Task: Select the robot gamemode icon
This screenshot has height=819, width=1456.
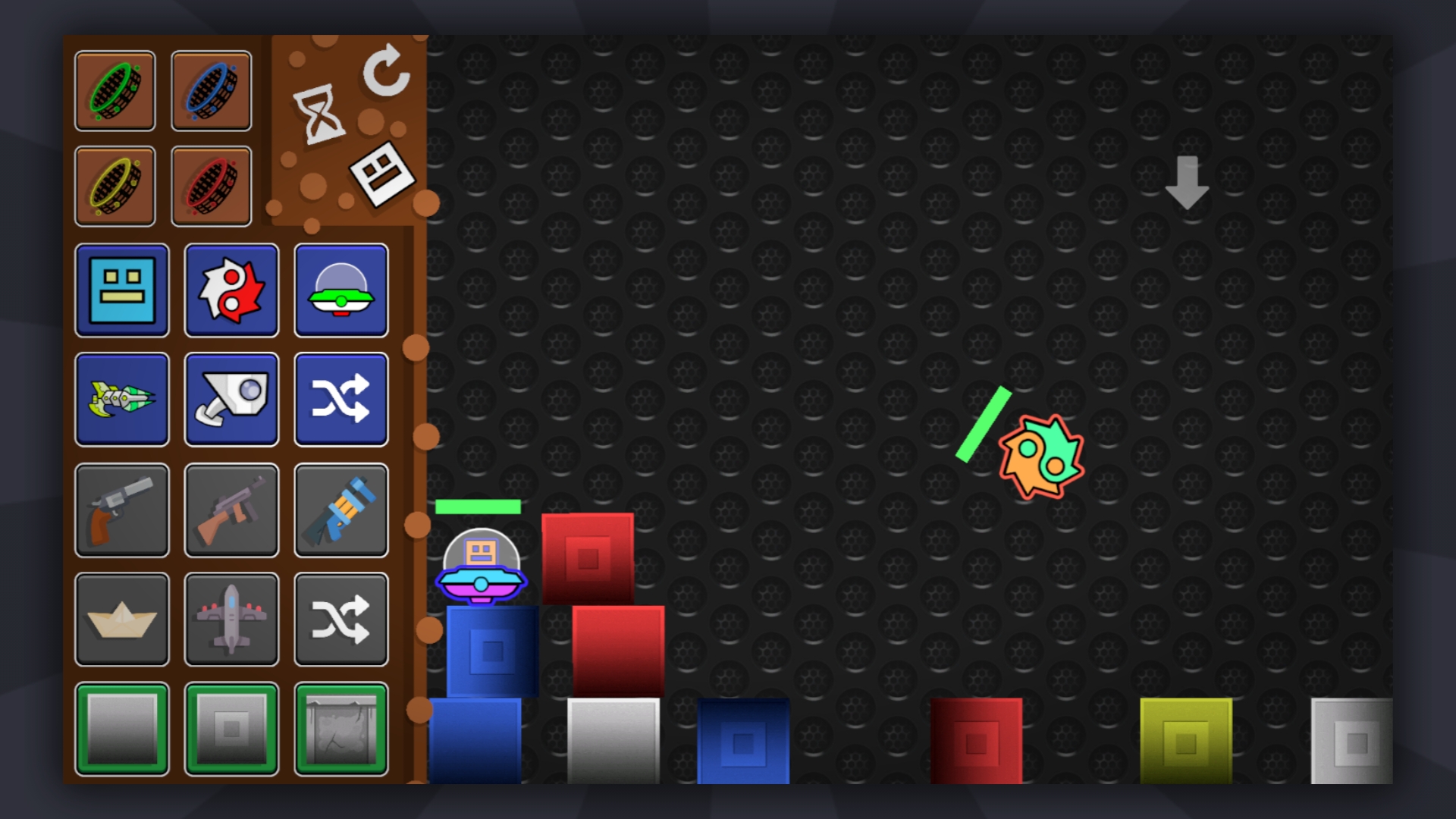Action: pyautogui.click(x=231, y=400)
